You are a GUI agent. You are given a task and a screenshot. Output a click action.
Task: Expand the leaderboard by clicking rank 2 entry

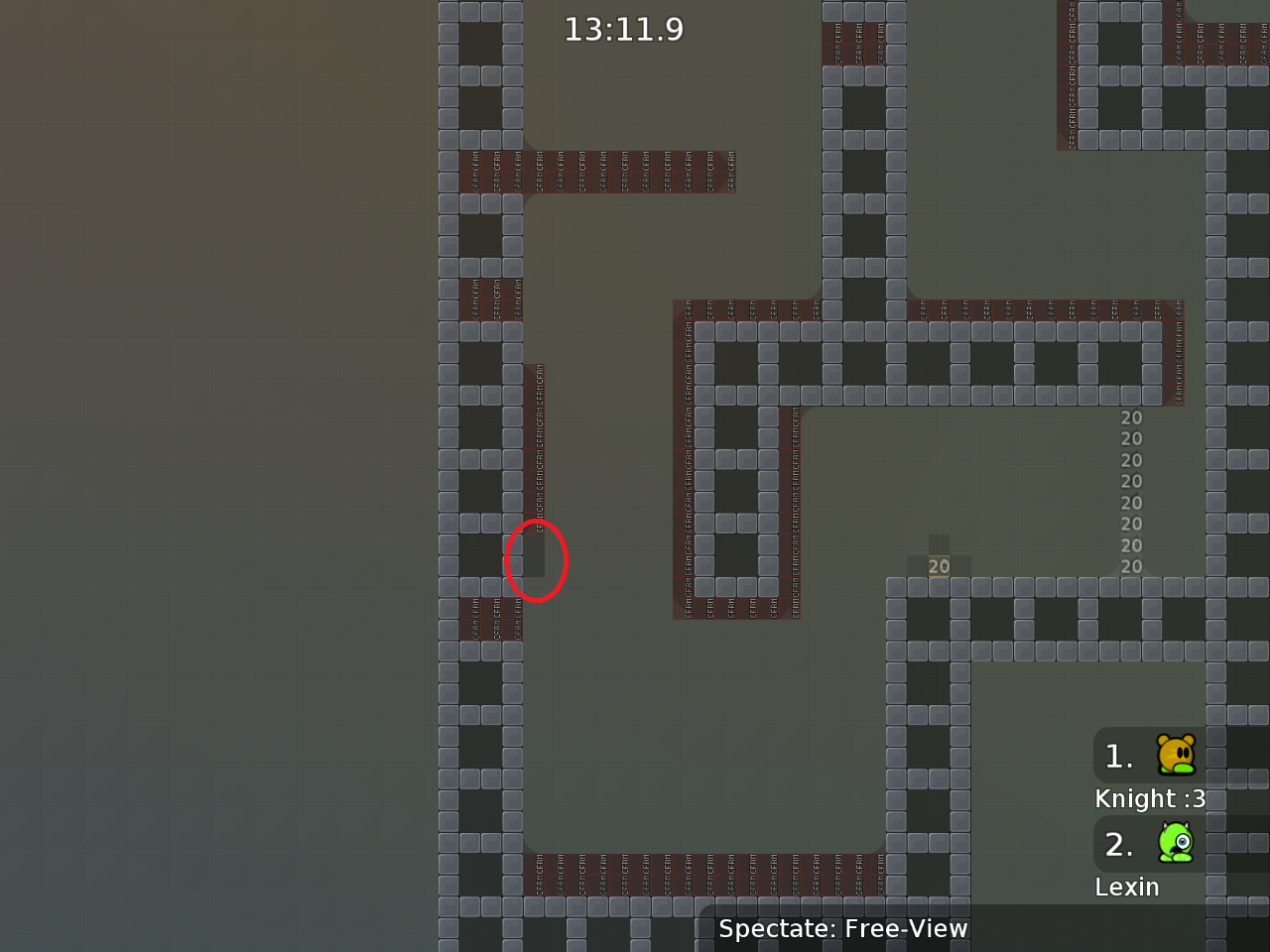click(1151, 844)
